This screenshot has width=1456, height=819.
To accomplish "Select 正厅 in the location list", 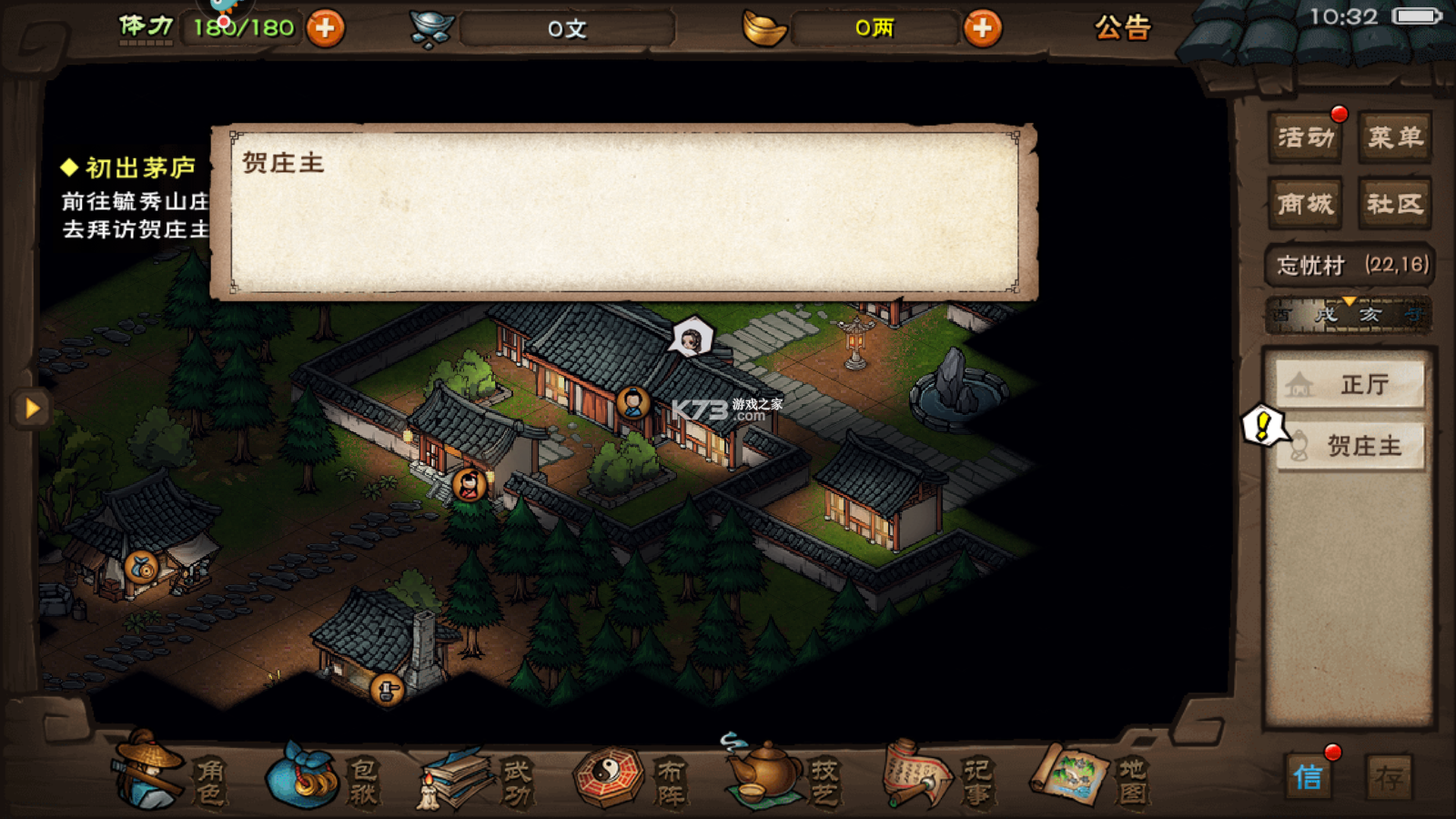I will [x=1350, y=385].
